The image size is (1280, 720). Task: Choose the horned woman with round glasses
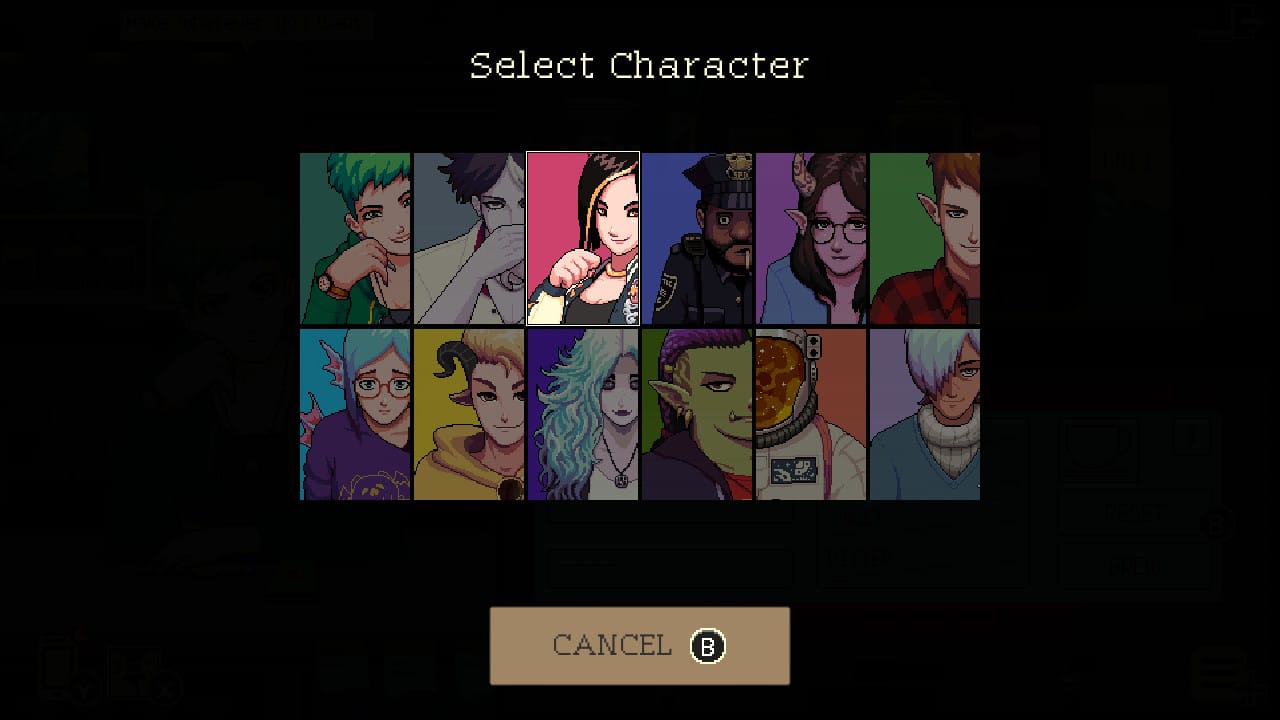811,238
